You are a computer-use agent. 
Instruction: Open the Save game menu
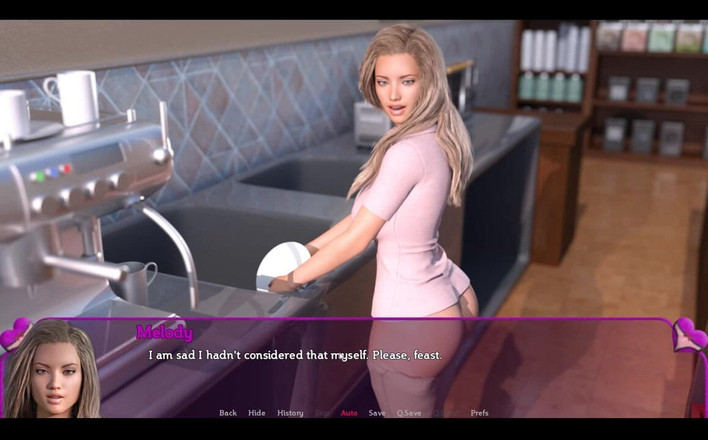[377, 413]
